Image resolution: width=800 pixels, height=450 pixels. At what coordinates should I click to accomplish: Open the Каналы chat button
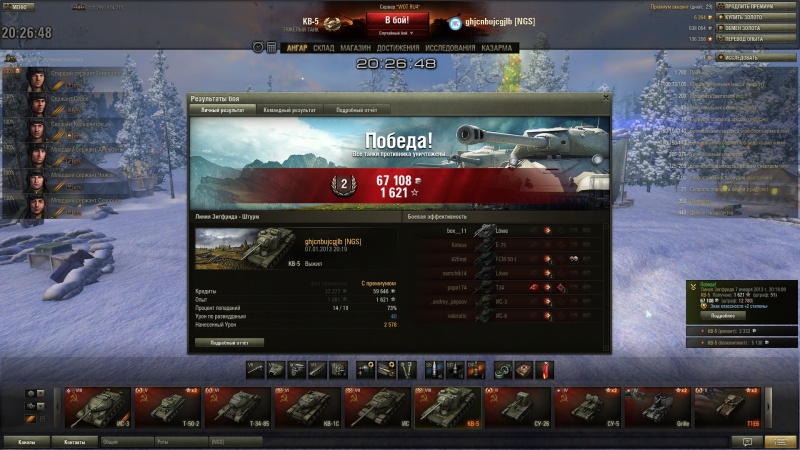[28, 441]
